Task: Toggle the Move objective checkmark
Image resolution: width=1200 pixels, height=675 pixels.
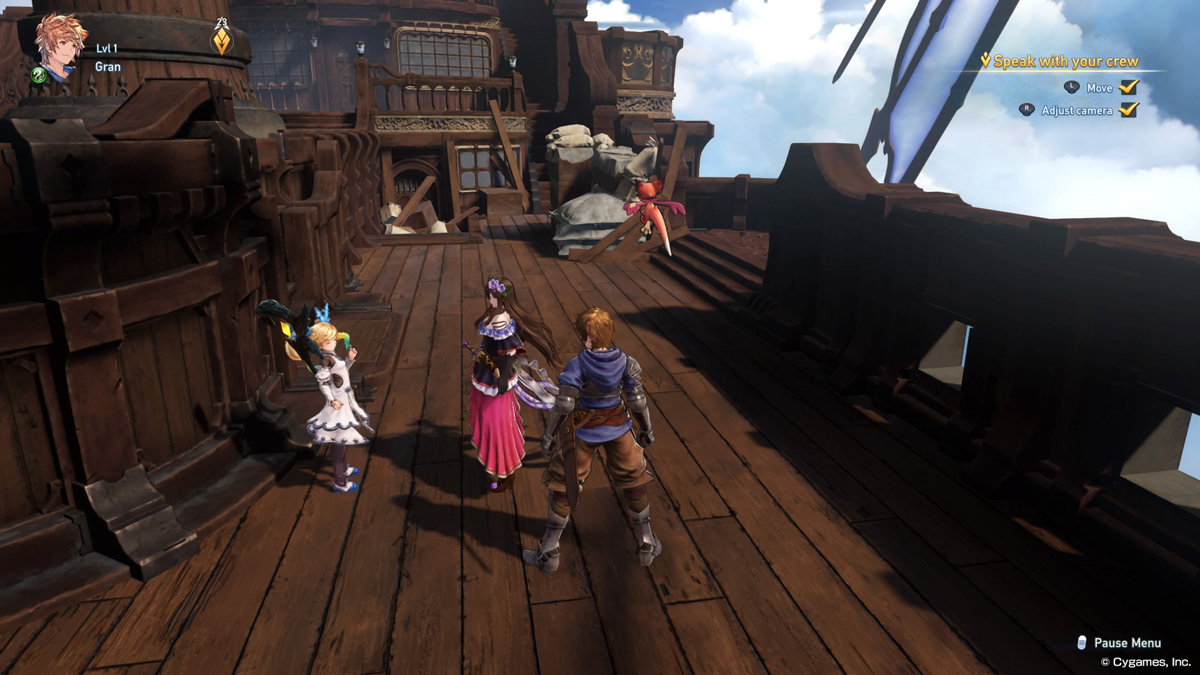Action: [1129, 88]
